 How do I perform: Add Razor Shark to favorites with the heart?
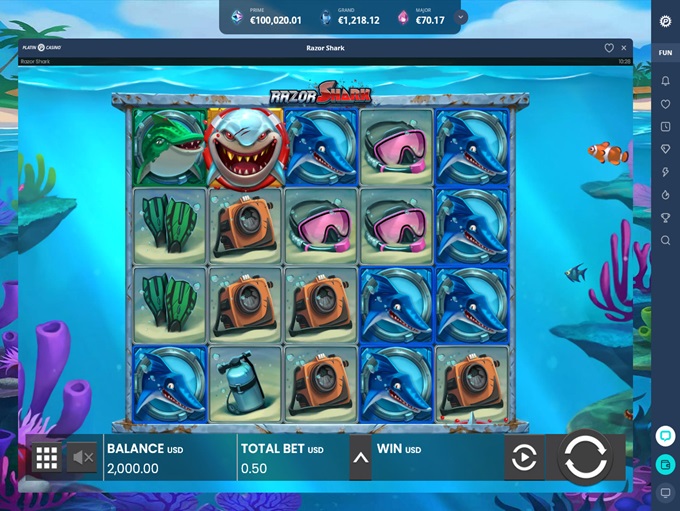pyautogui.click(x=609, y=48)
